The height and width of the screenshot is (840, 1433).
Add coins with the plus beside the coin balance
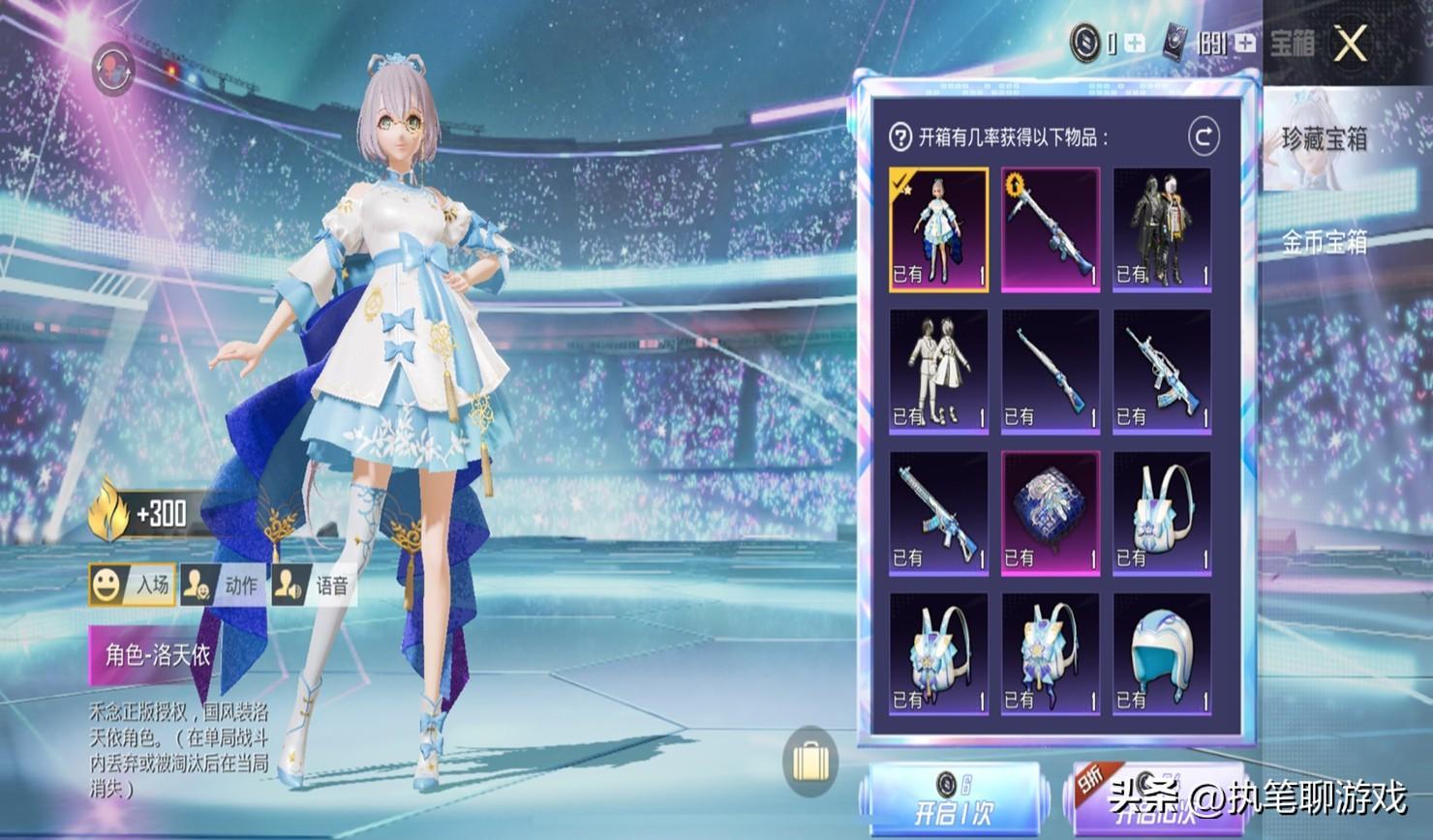click(1134, 44)
